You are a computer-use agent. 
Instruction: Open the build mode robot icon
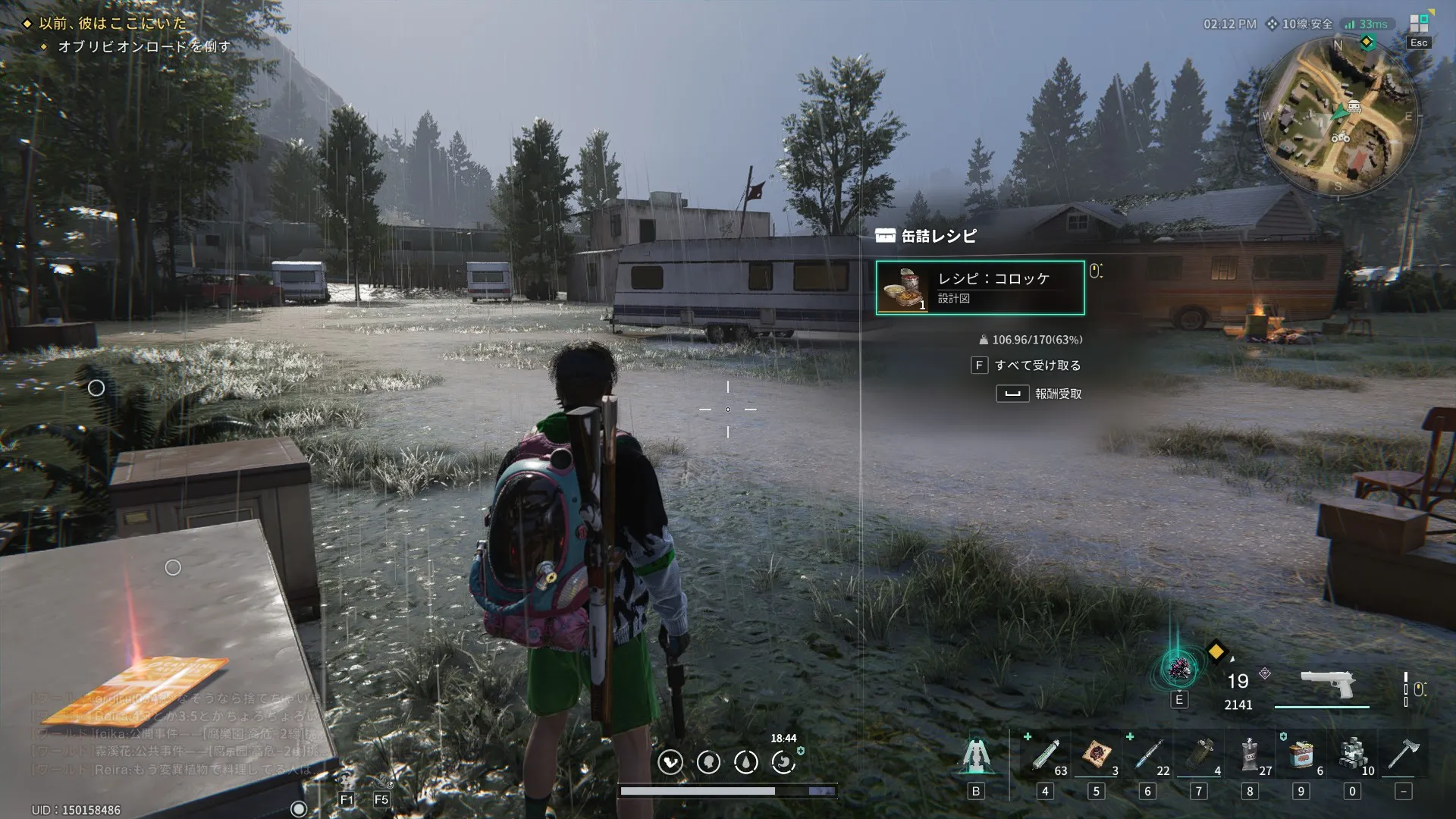pos(976,755)
